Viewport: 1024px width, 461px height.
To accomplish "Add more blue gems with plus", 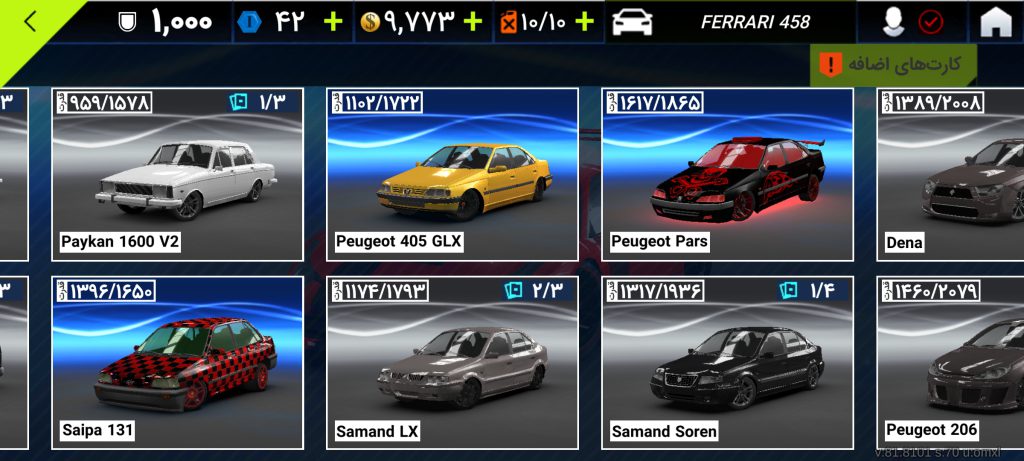I will click(x=333, y=22).
